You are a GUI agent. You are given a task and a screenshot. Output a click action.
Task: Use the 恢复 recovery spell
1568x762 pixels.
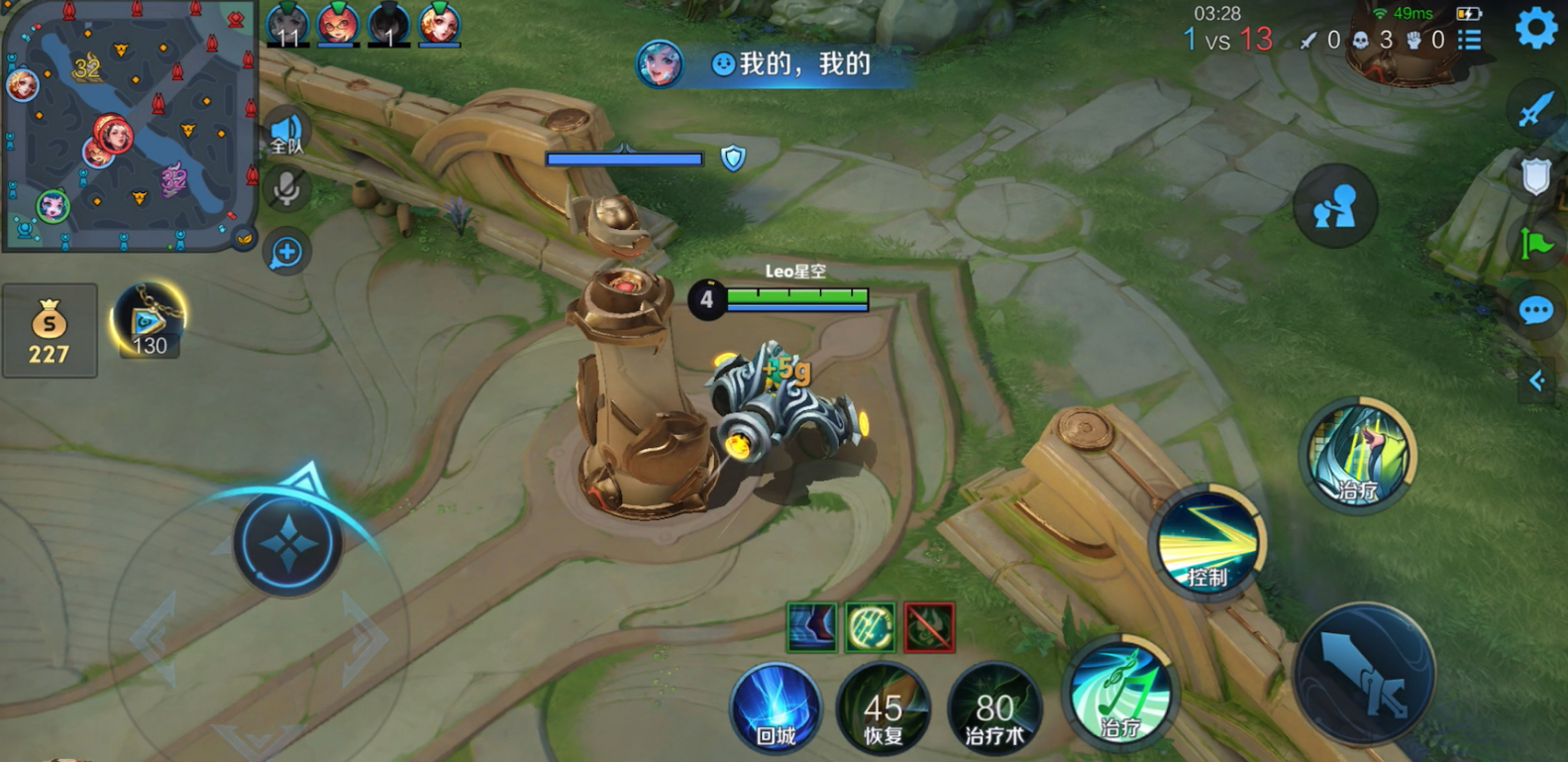click(x=883, y=708)
